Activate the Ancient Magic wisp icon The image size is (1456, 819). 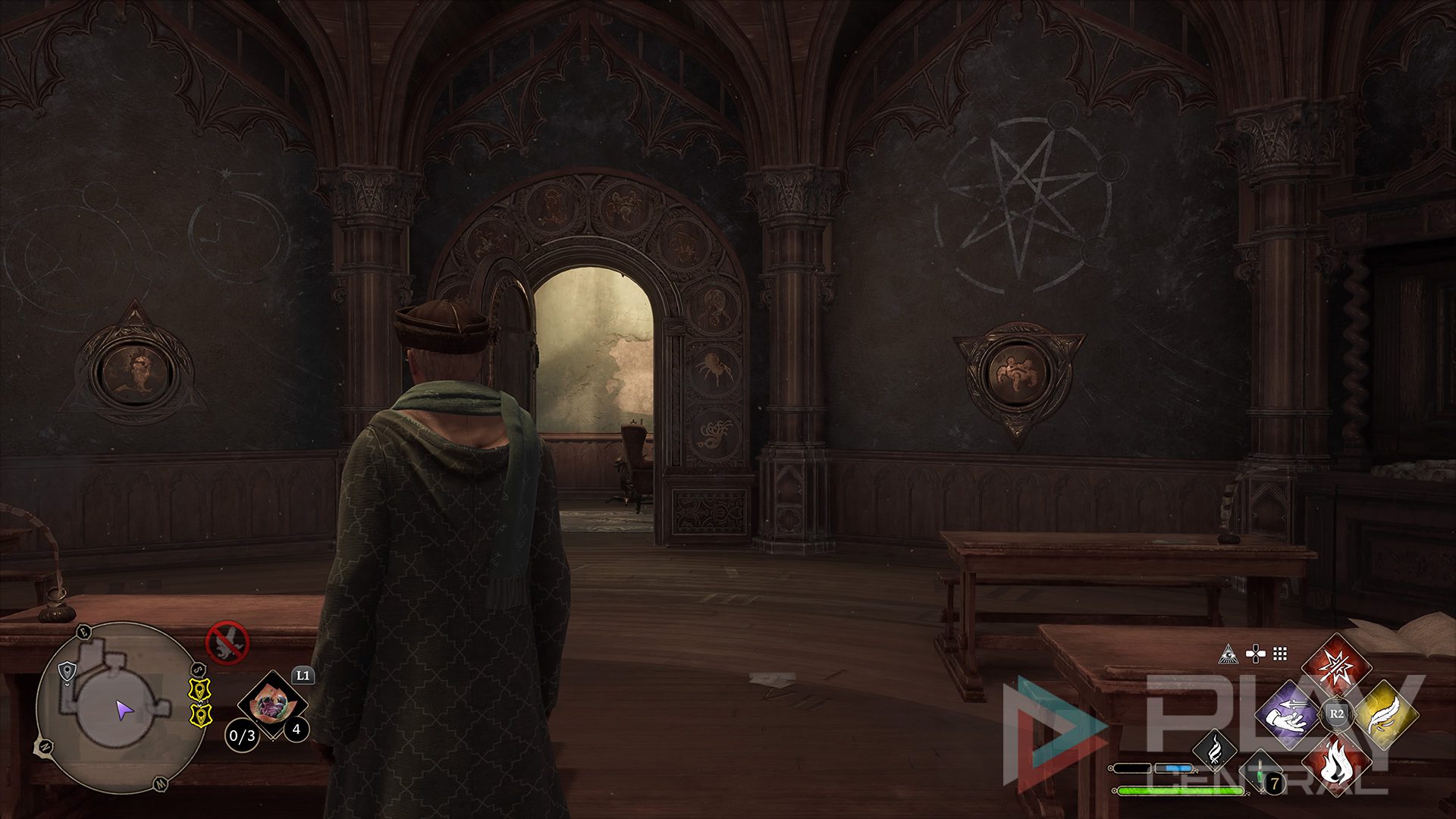pos(1214,750)
